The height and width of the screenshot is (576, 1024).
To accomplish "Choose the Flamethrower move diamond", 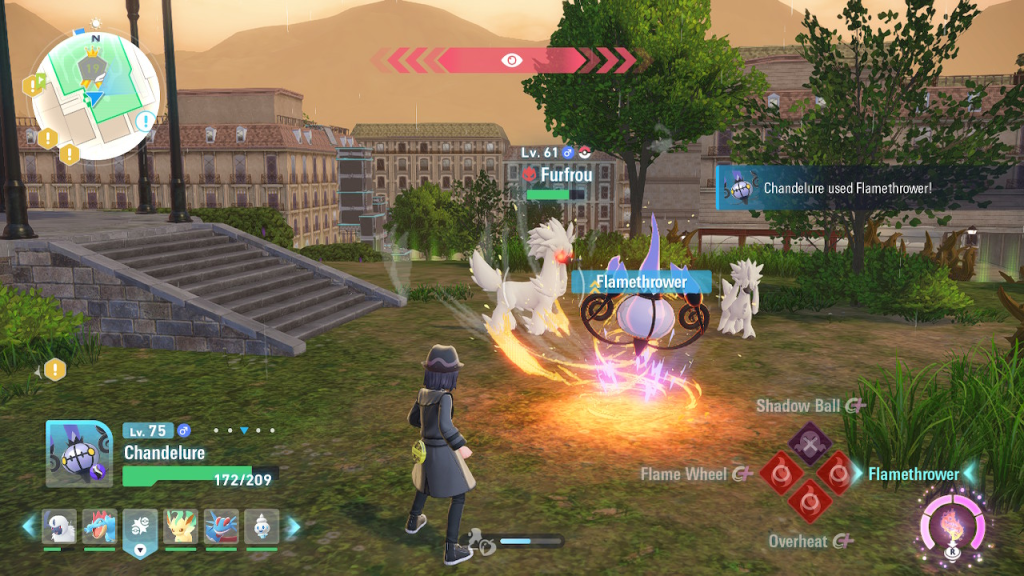I will (838, 472).
